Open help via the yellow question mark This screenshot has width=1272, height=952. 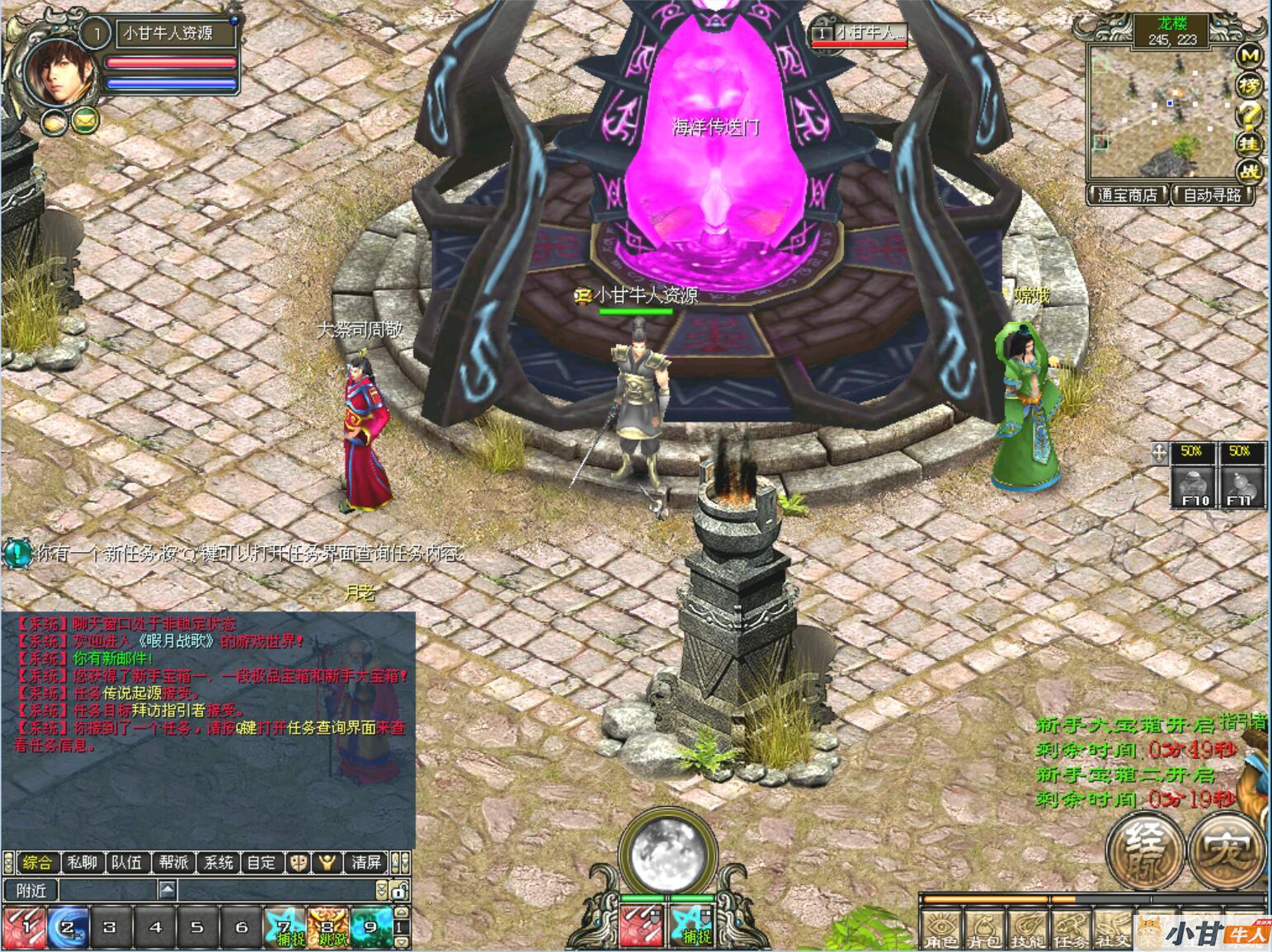1251,114
